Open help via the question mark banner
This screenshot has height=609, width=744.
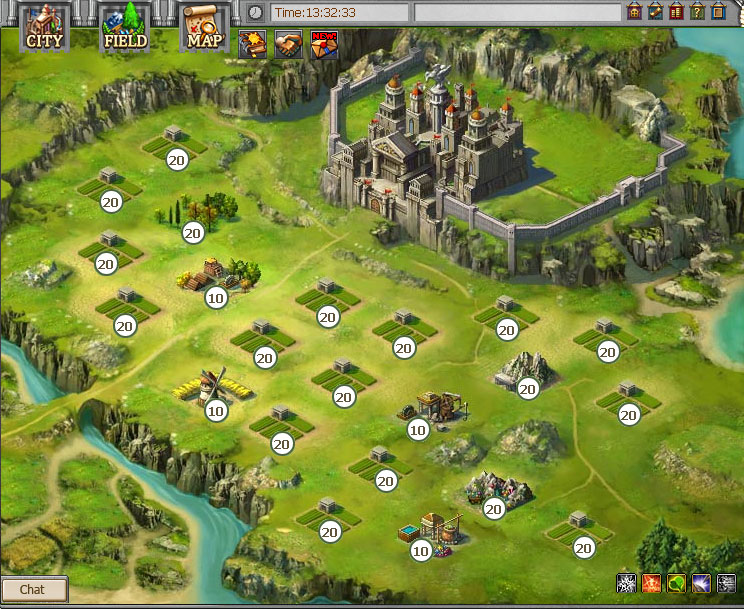[x=698, y=12]
